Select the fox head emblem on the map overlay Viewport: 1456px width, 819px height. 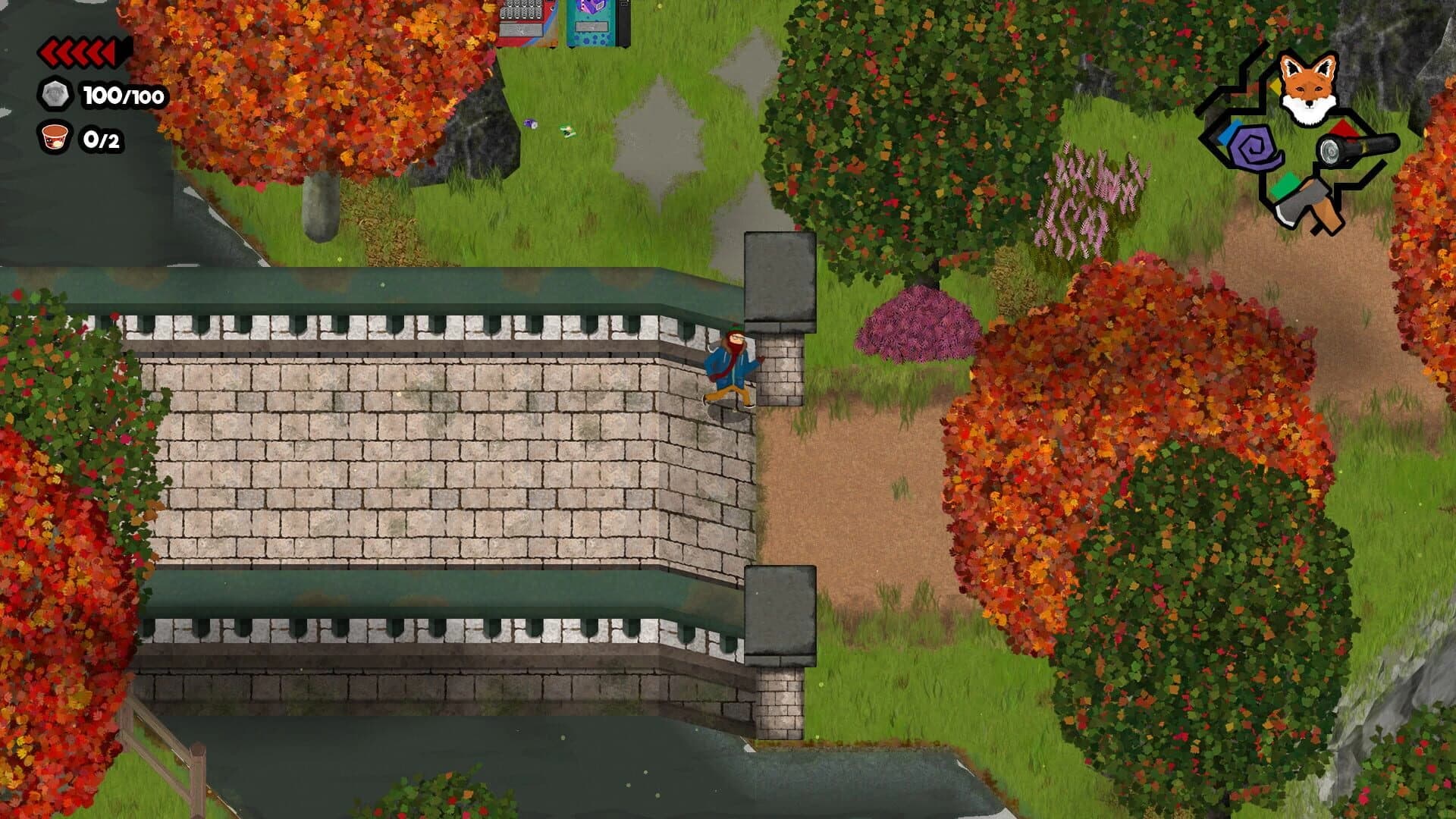tap(1308, 87)
